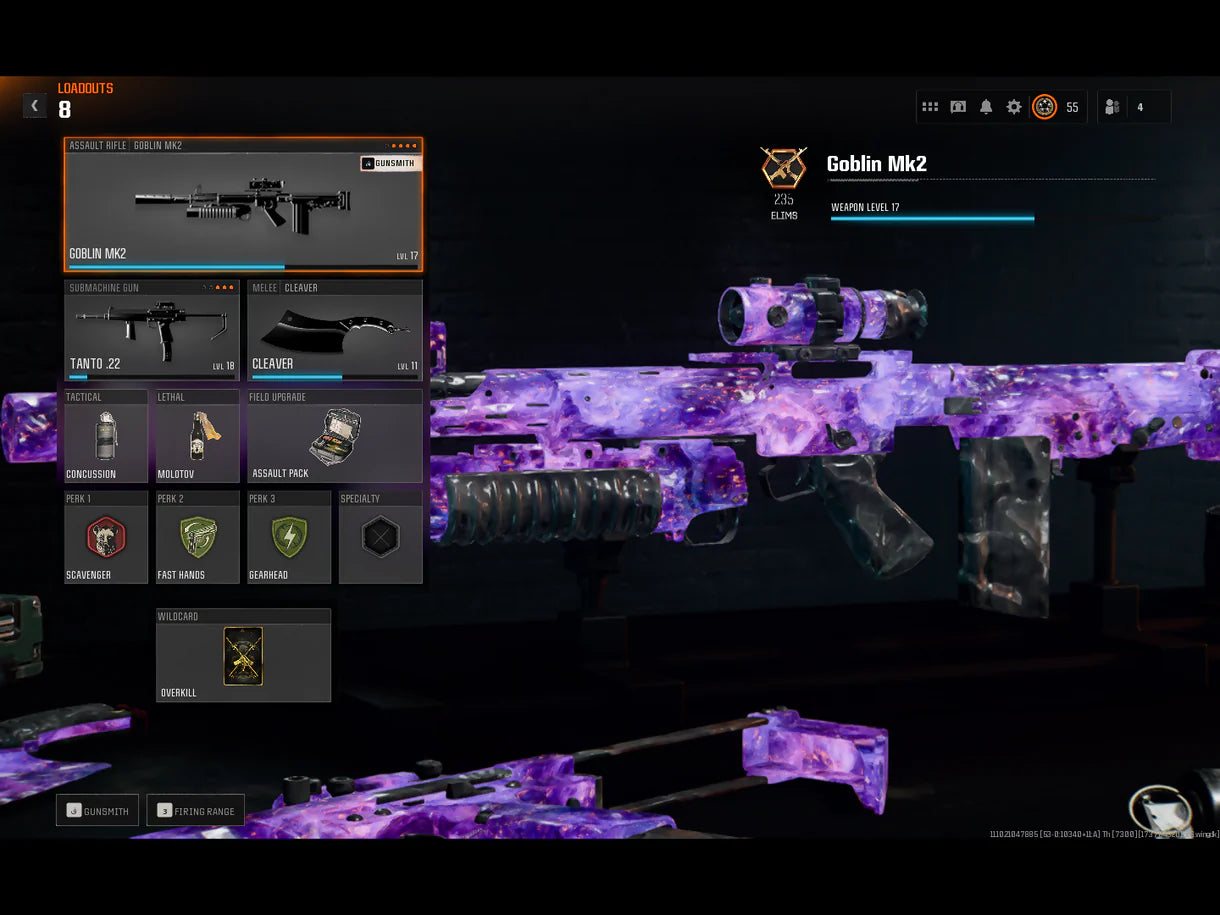Change the Concussion tactical slot

click(x=106, y=437)
